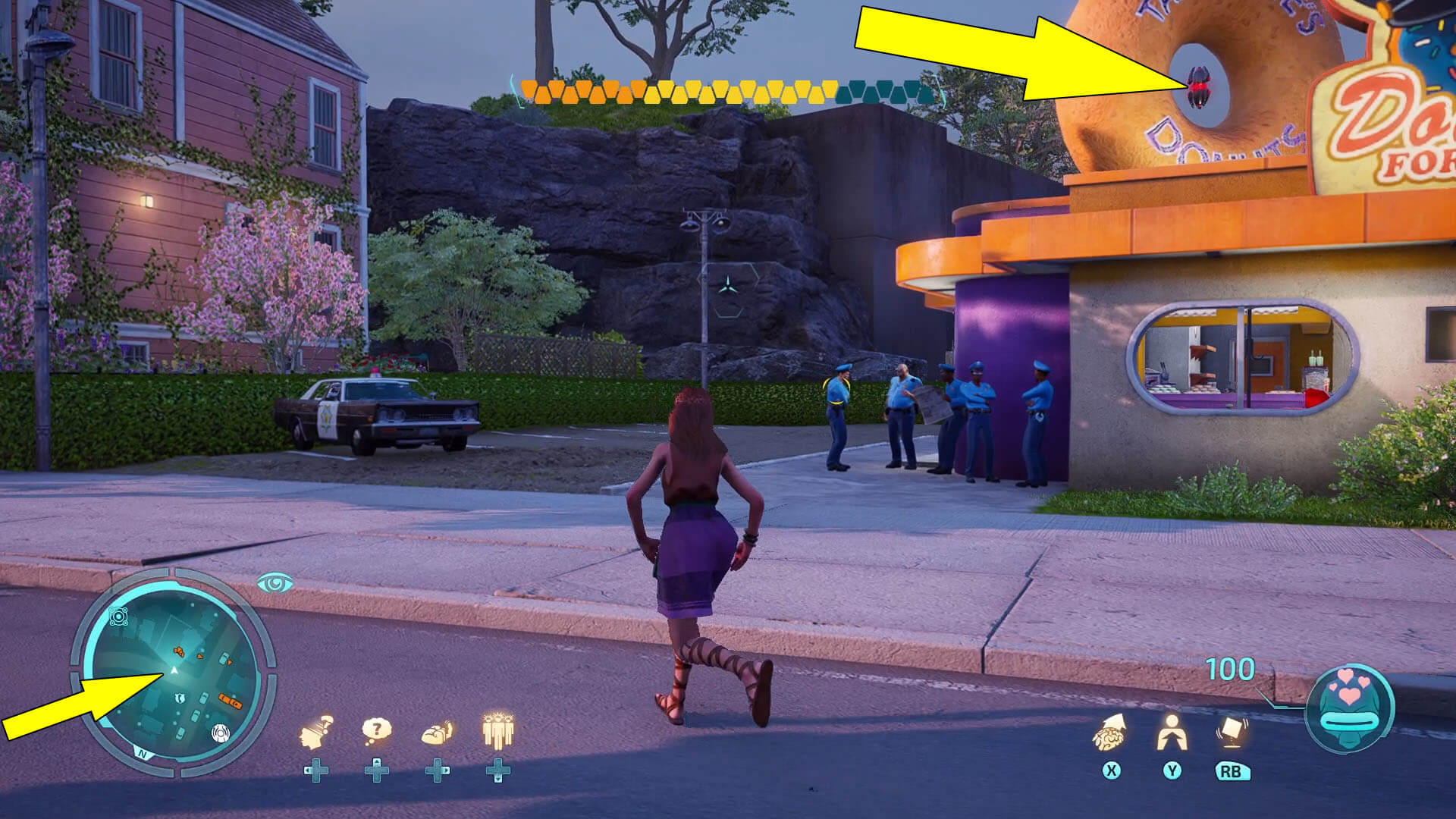
Task: Click the radar dish icon on the minimap
Action: pos(221,733)
